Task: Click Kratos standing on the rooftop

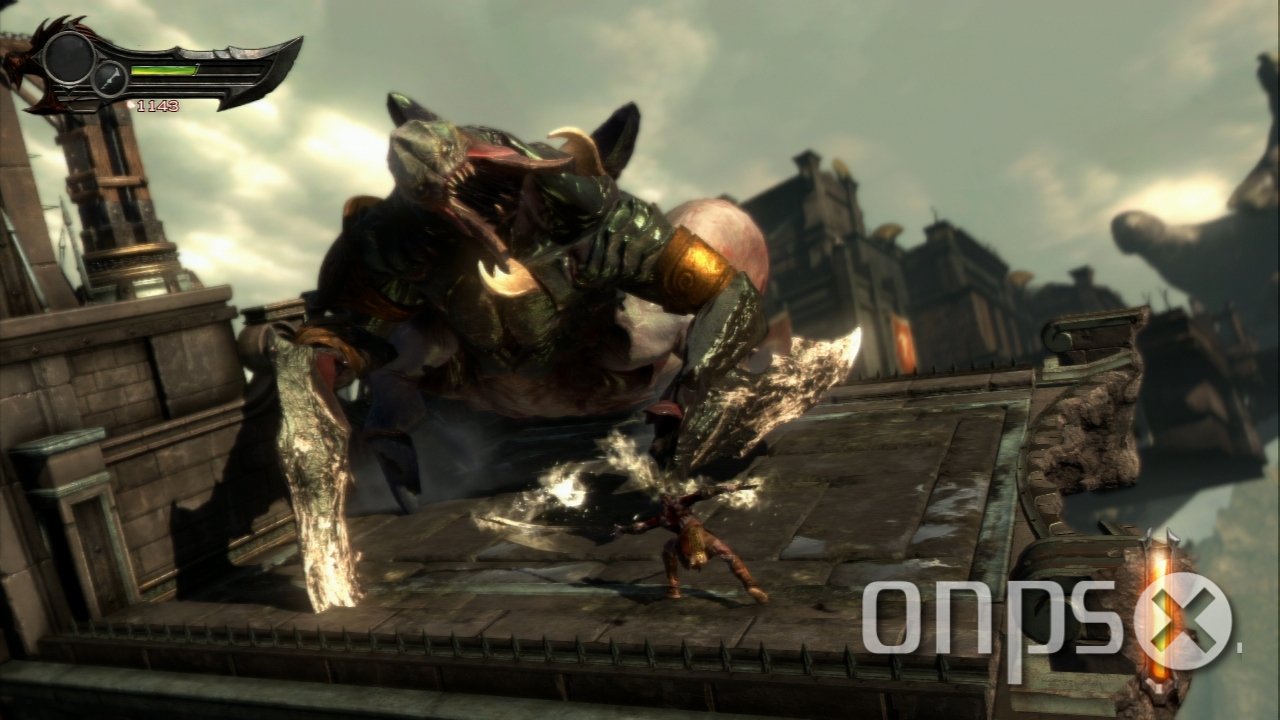Action: pyautogui.click(x=690, y=540)
